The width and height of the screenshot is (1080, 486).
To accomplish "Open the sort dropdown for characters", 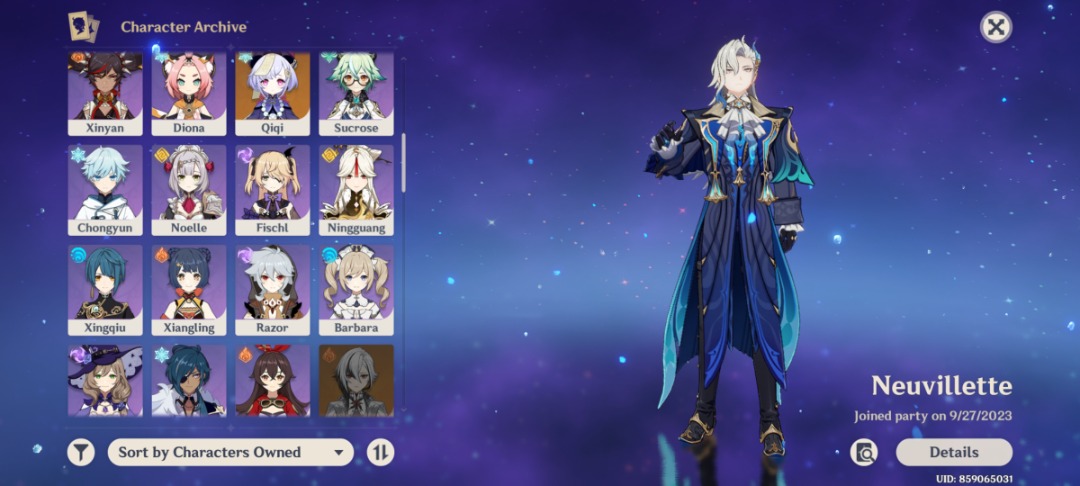I will tap(230, 452).
